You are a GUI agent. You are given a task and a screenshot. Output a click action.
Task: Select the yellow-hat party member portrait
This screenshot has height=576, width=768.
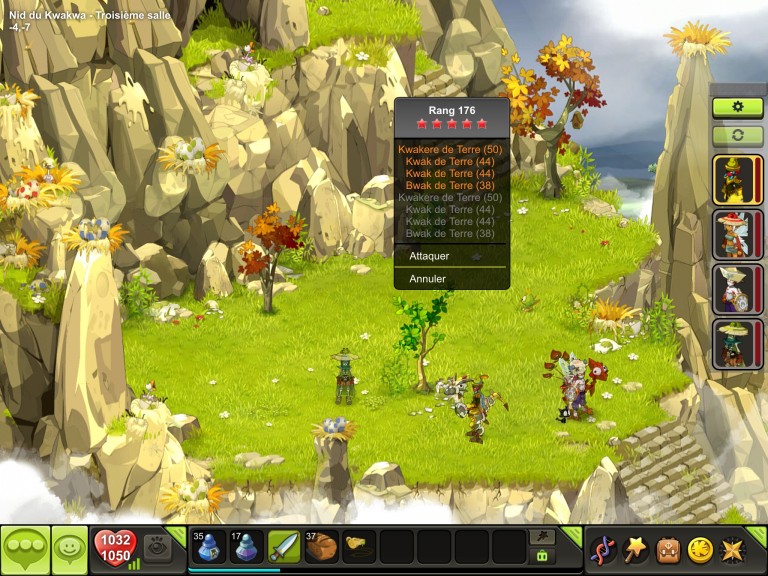tap(737, 180)
